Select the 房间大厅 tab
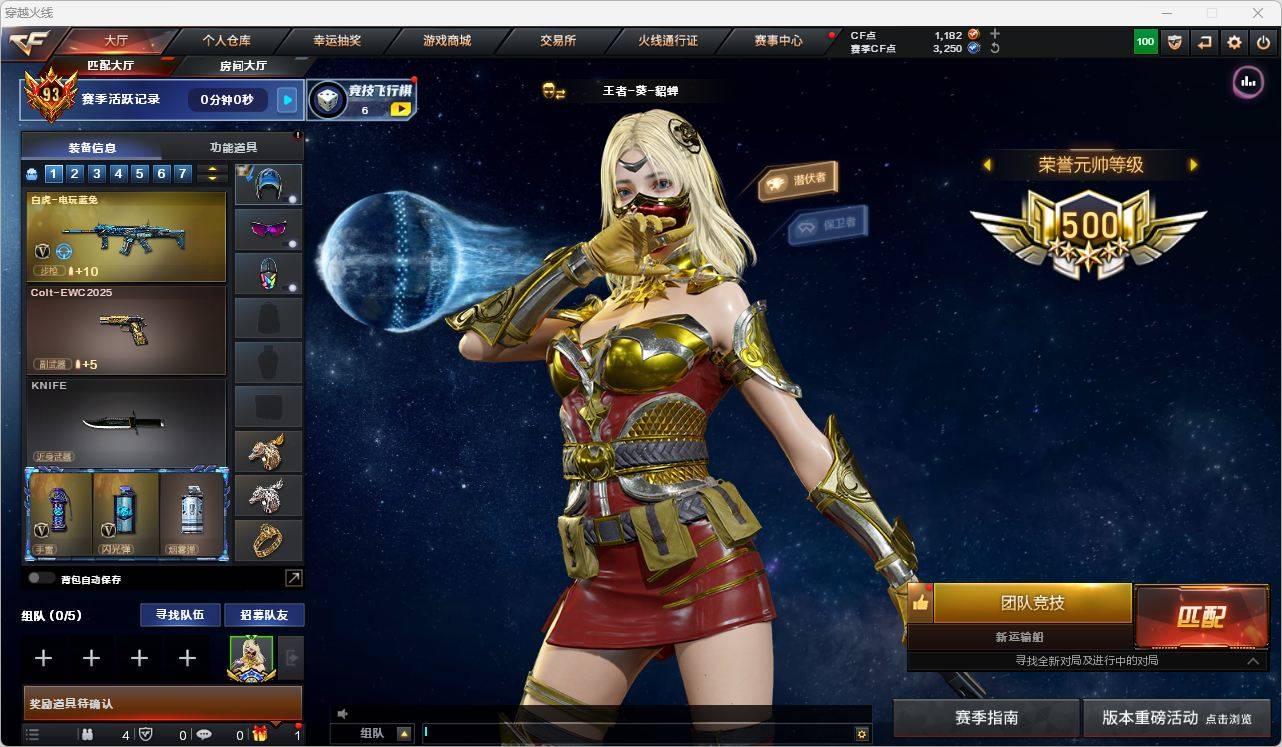Viewport: 1282px width, 747px height. [243, 66]
